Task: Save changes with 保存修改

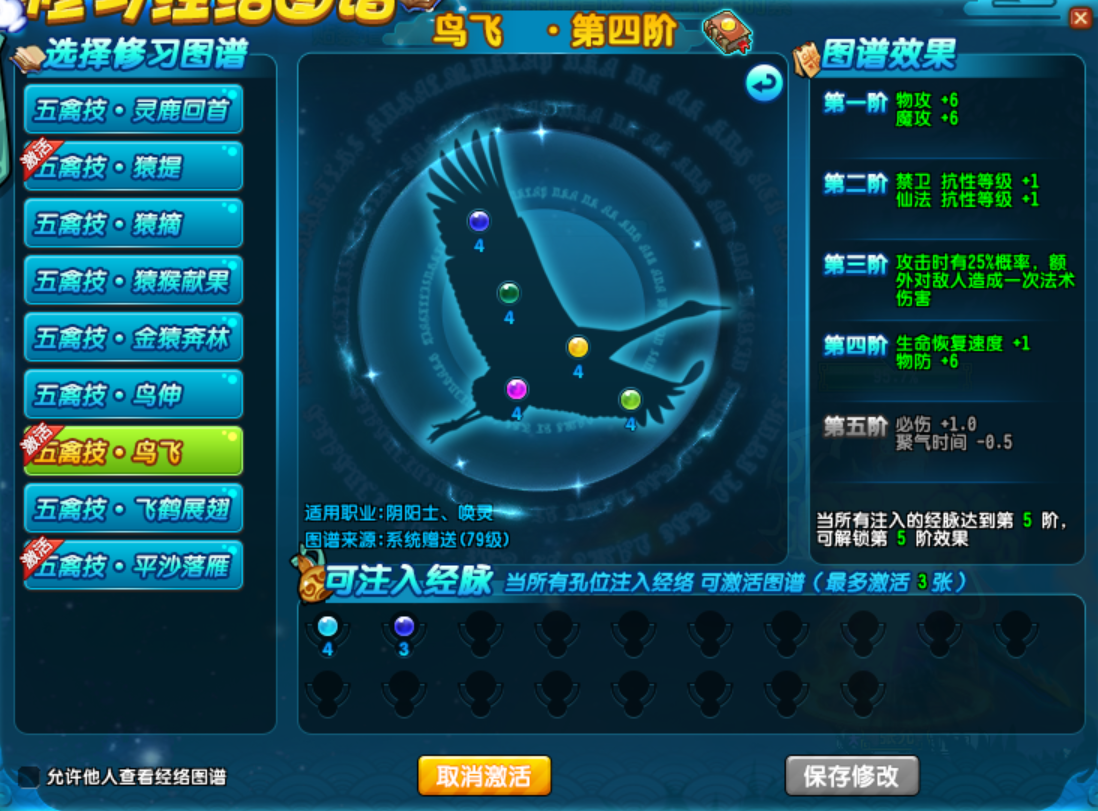Action: [852, 776]
